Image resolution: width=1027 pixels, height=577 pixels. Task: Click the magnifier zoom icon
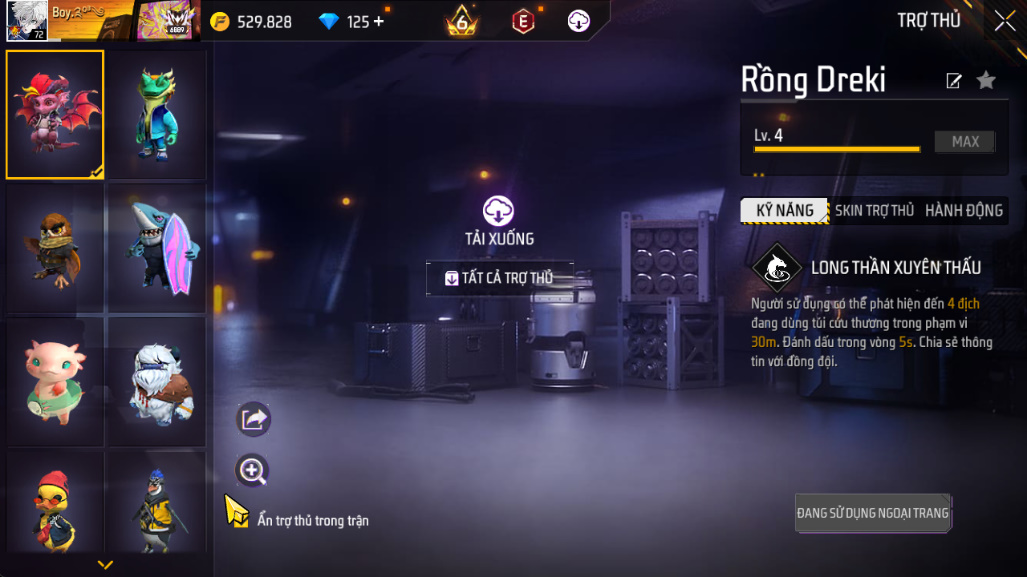pos(253,471)
